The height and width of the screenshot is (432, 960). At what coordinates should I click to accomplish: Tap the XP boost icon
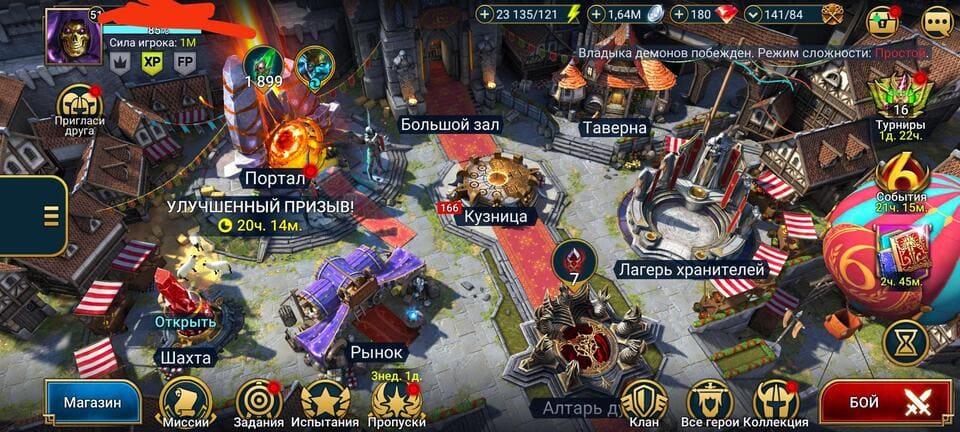(152, 61)
